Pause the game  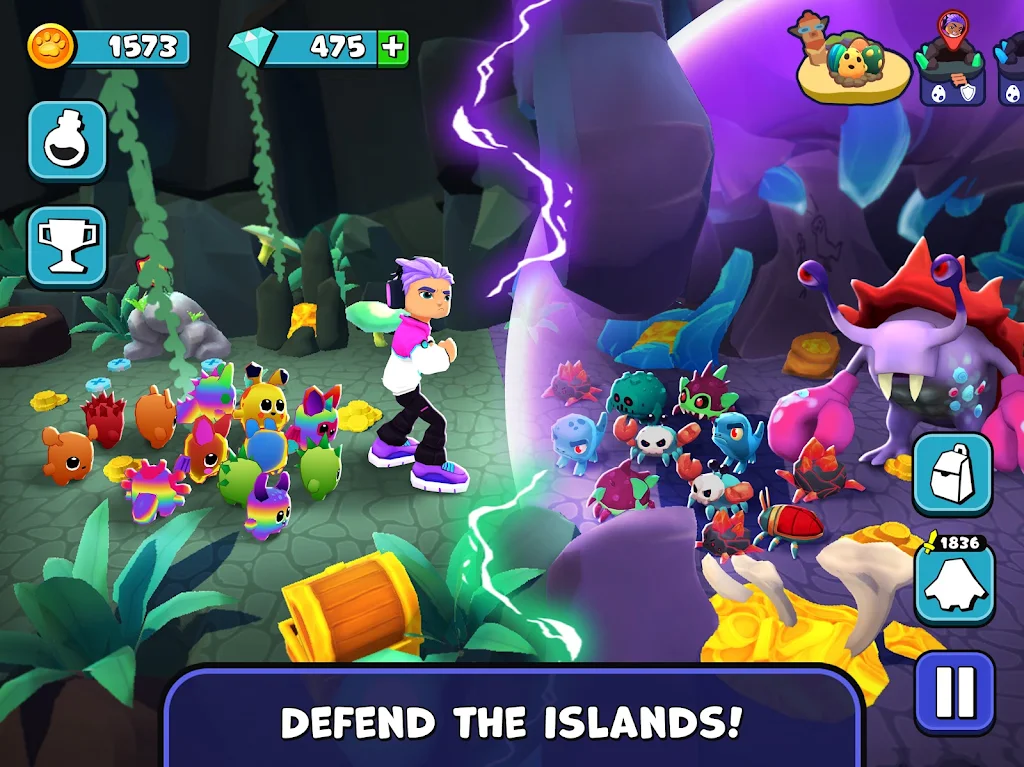pyautogui.click(x=954, y=691)
